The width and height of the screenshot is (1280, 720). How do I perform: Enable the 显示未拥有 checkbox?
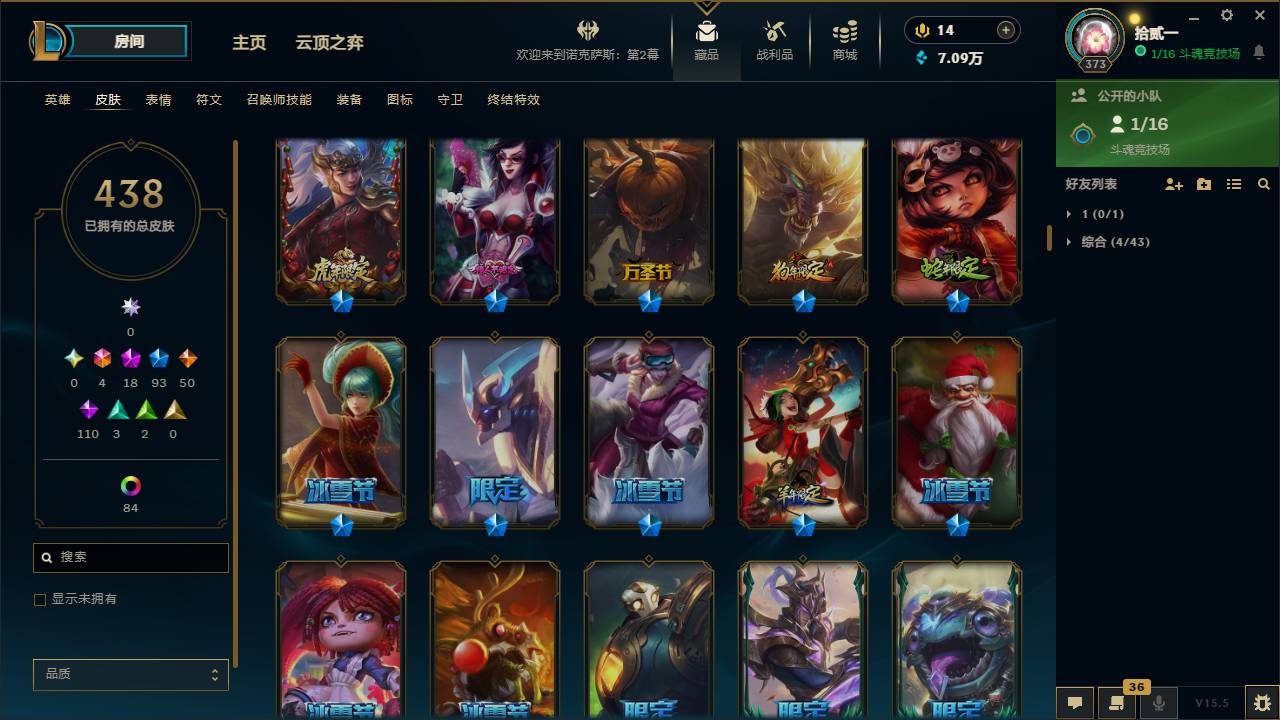click(x=40, y=599)
